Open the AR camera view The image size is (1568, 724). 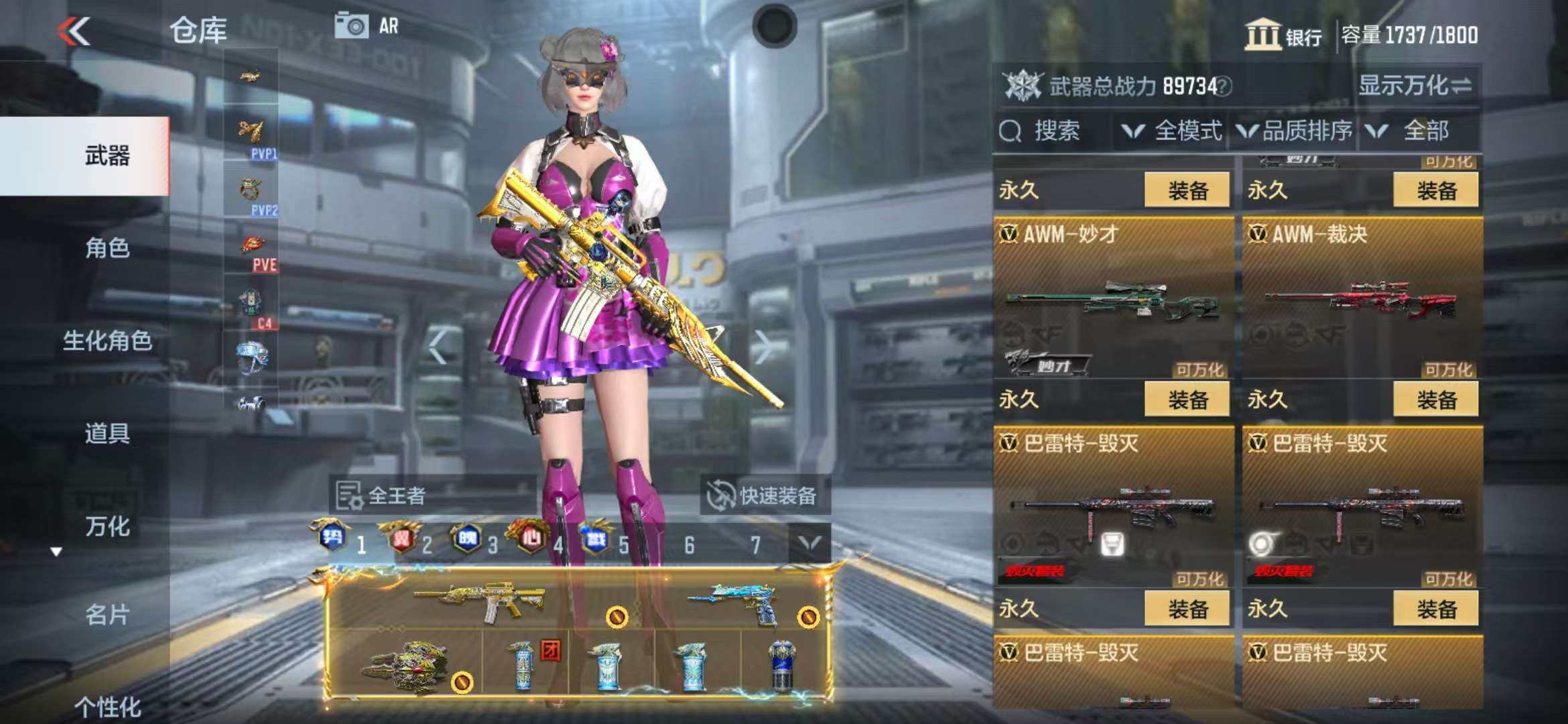click(x=367, y=27)
